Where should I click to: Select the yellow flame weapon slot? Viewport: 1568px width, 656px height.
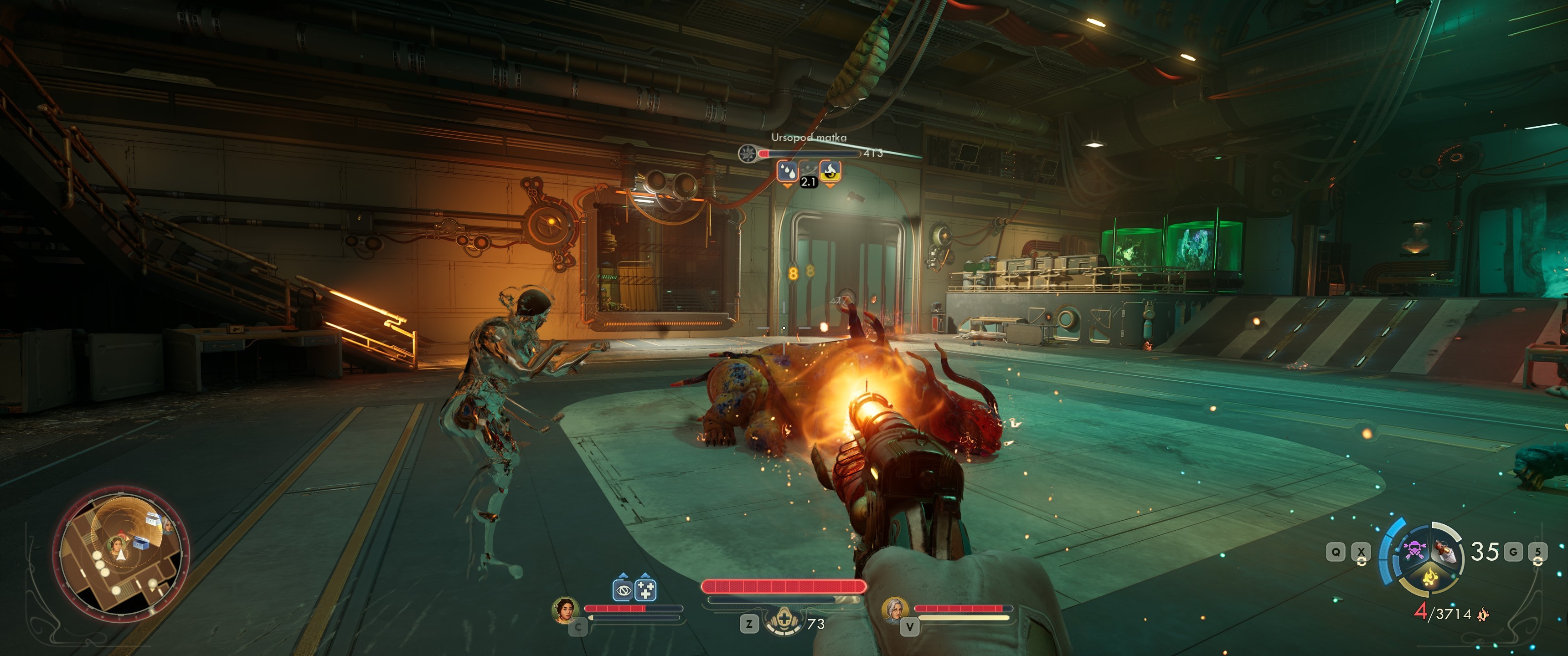pos(1429,576)
